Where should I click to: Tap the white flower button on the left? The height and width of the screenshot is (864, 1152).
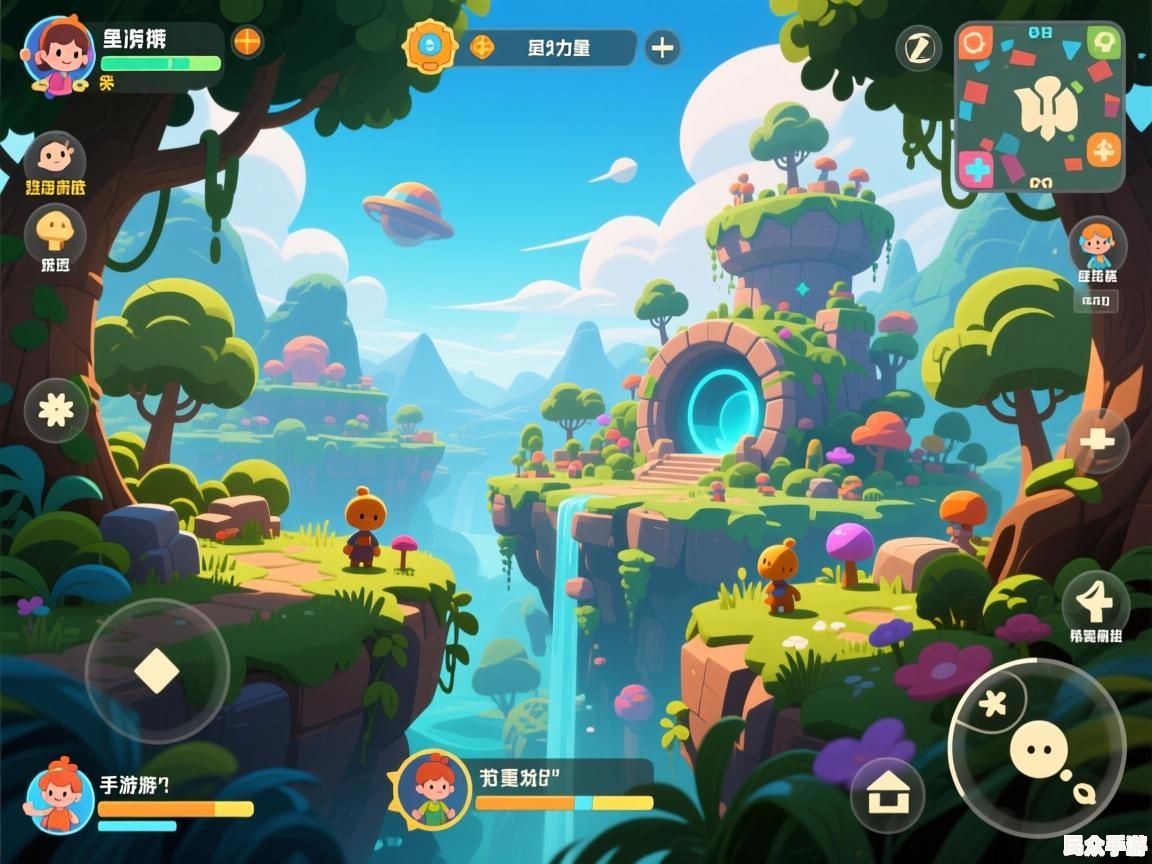pyautogui.click(x=56, y=410)
